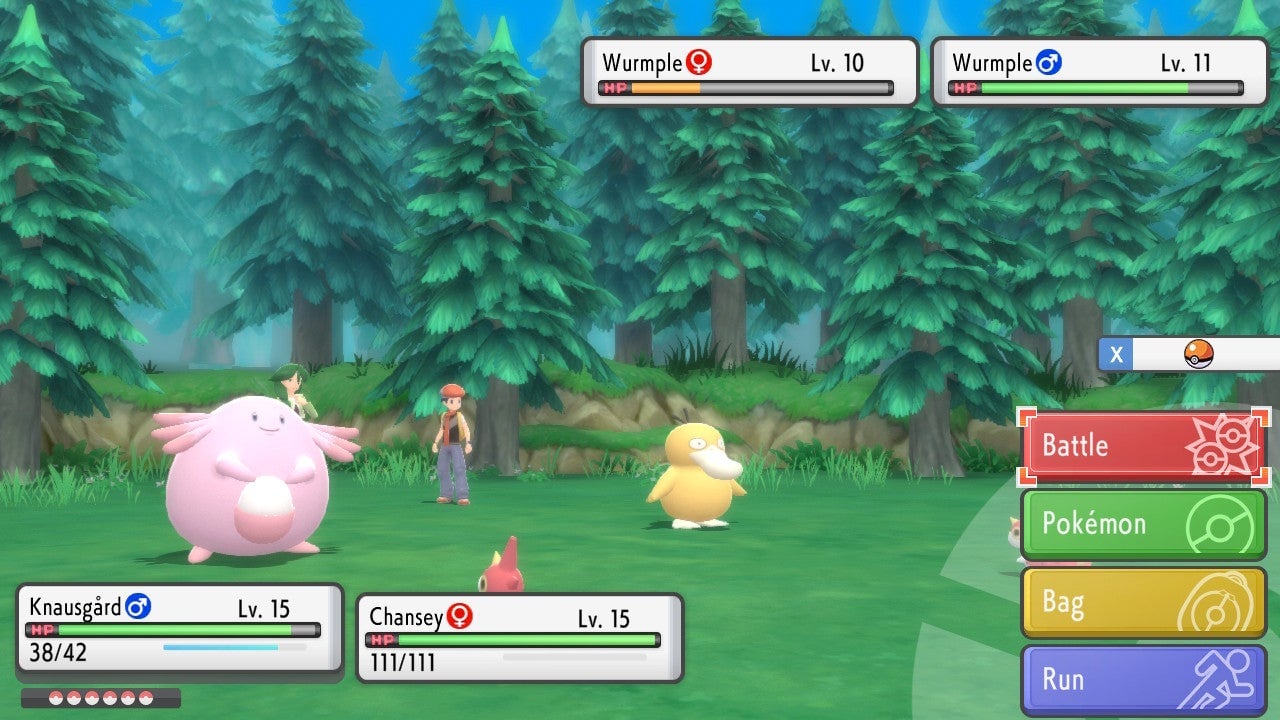The width and height of the screenshot is (1280, 720).
Task: Click the HP label icon on Chansey's panel
Action: tap(380, 637)
